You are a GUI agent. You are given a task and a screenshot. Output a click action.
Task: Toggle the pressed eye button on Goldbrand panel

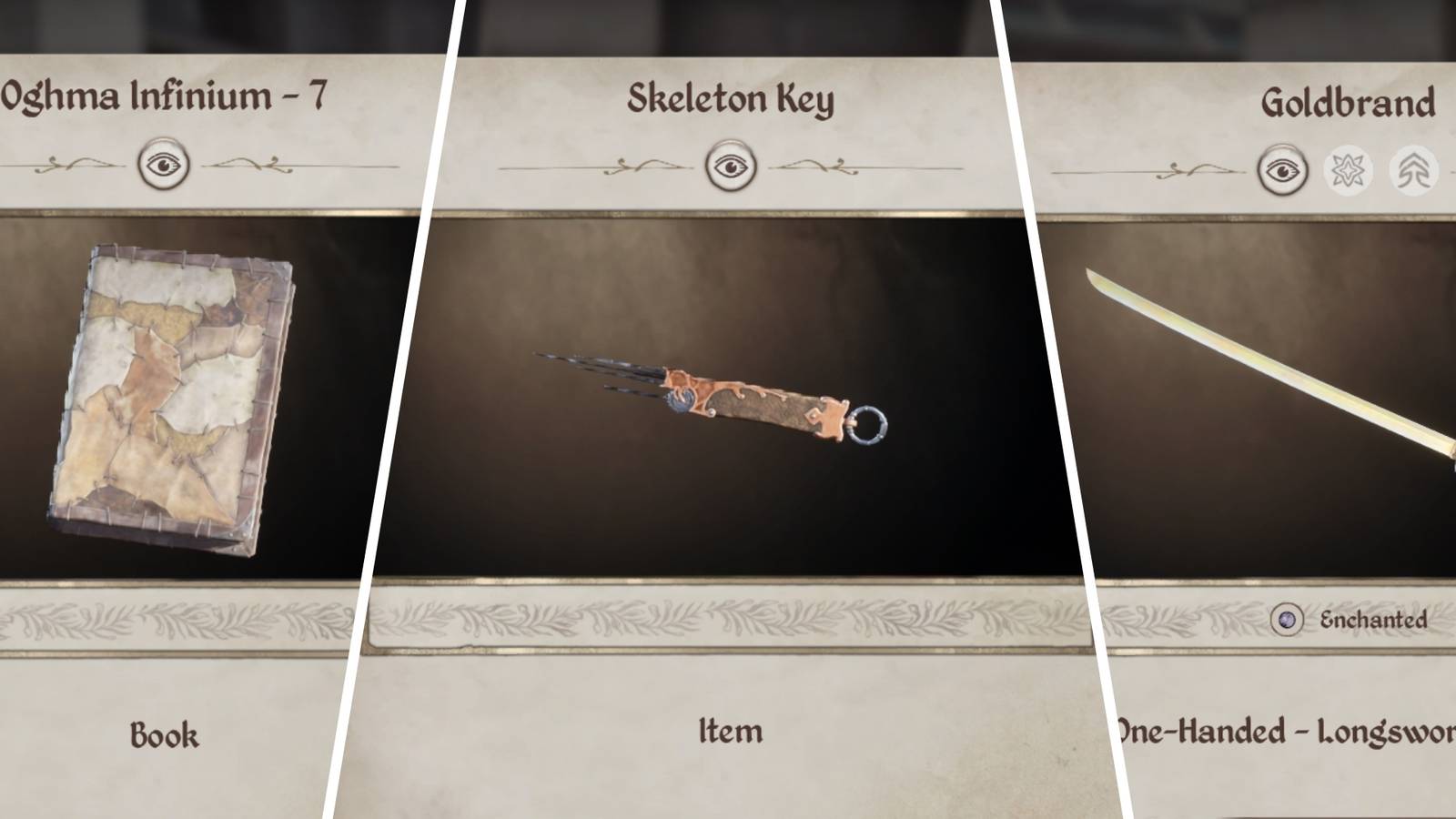[1285, 168]
